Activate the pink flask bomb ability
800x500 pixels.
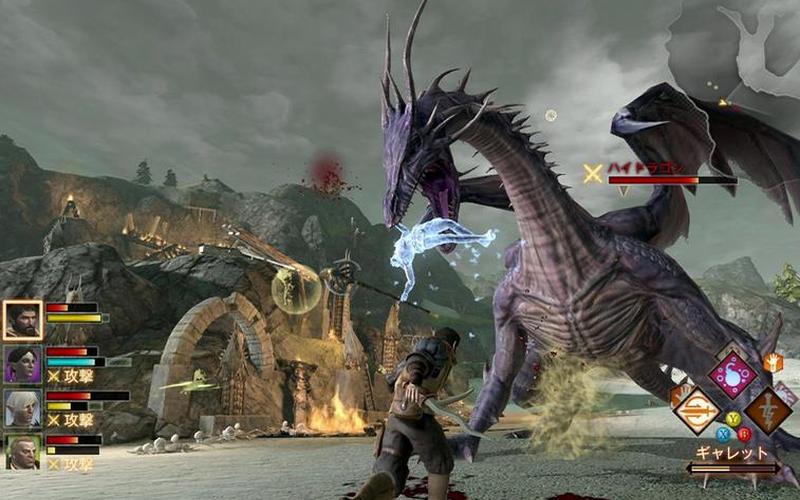coord(732,375)
